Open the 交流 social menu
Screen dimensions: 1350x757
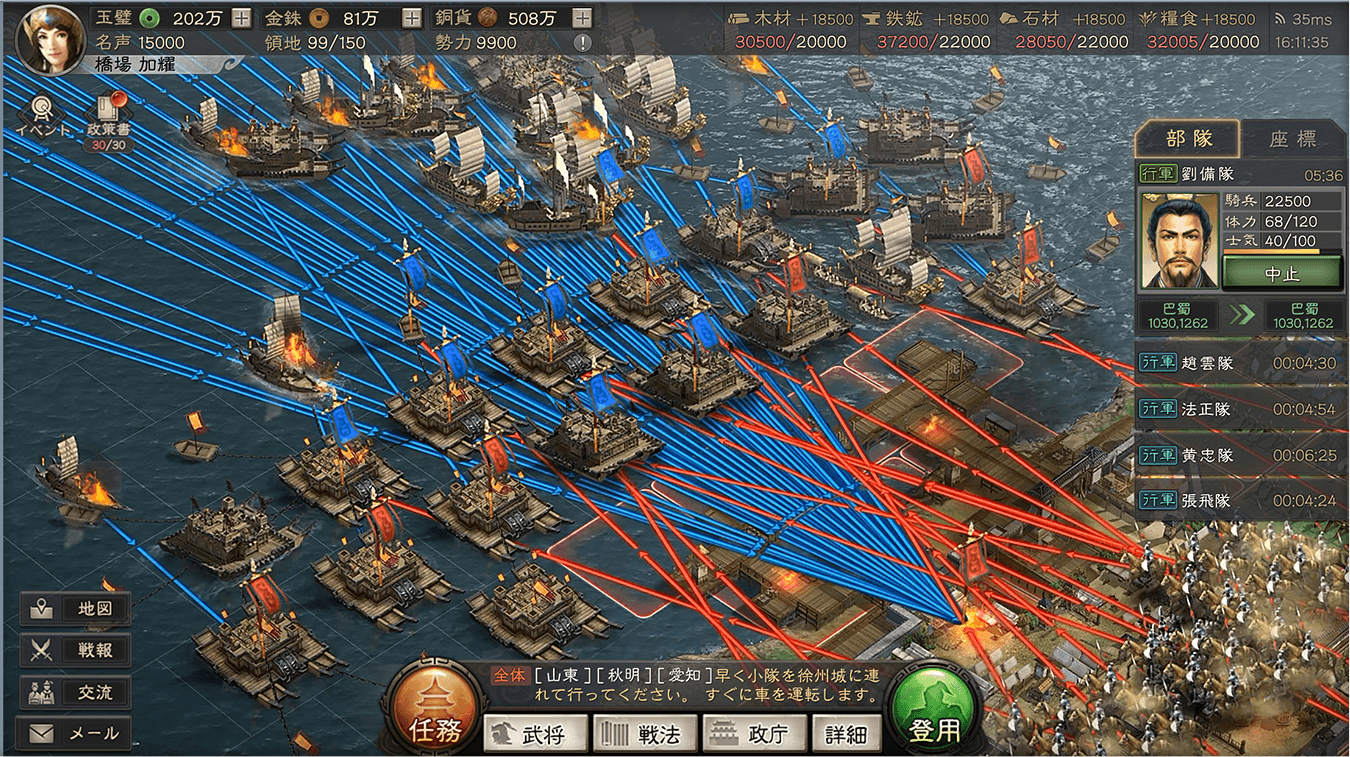pyautogui.click(x=75, y=692)
